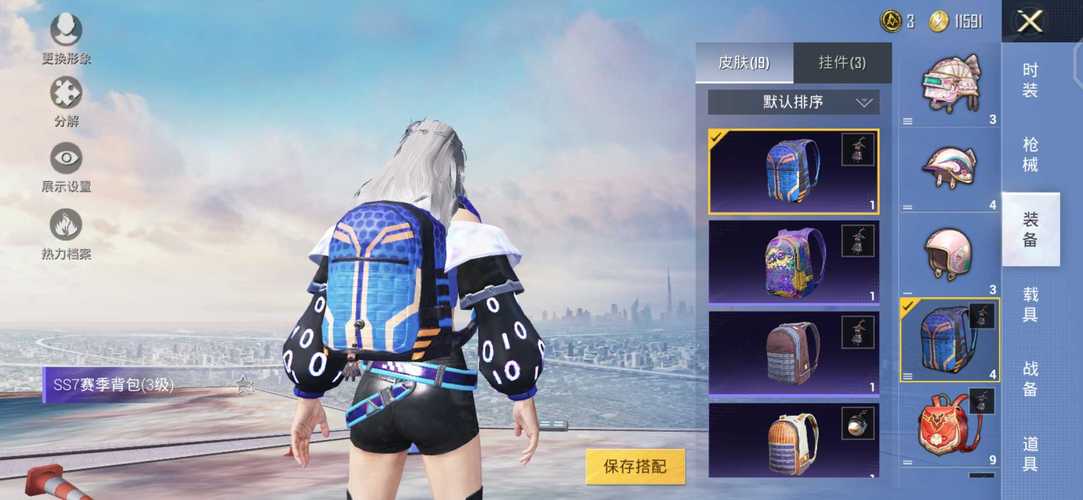Image resolution: width=1083 pixels, height=500 pixels.
Task: Open the 默认排序 sort dropdown
Action: coord(793,102)
